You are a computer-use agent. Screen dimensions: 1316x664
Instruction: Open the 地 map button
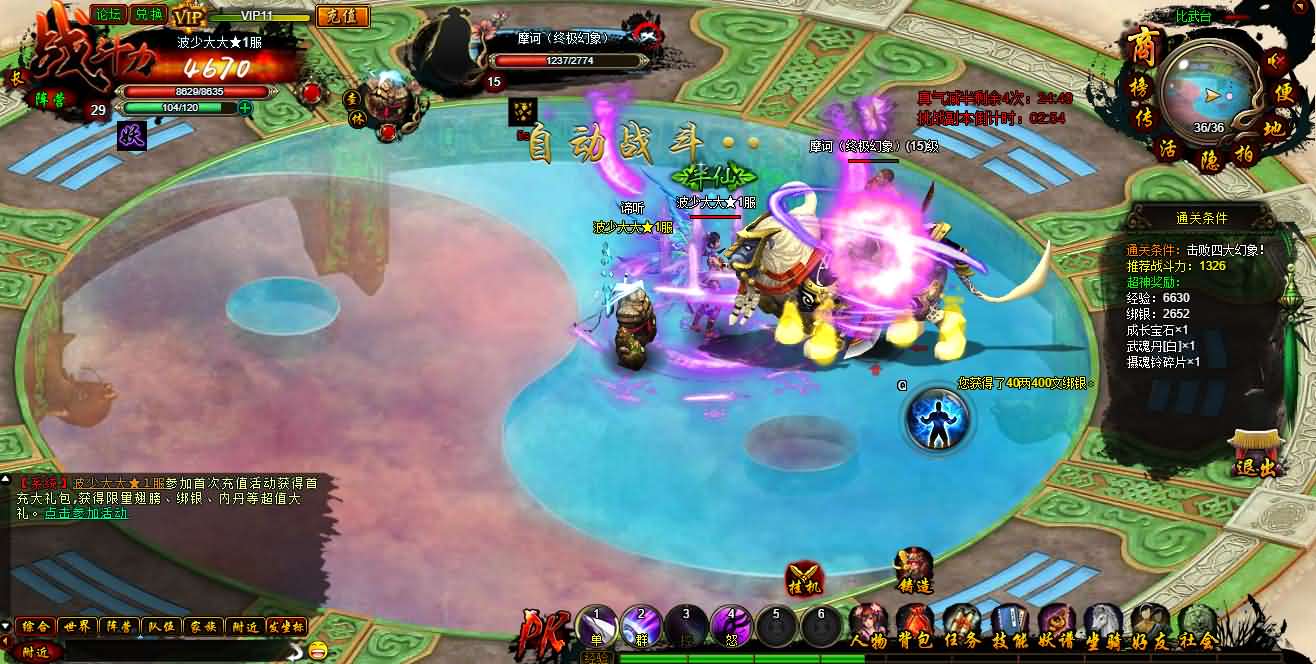(x=1273, y=129)
